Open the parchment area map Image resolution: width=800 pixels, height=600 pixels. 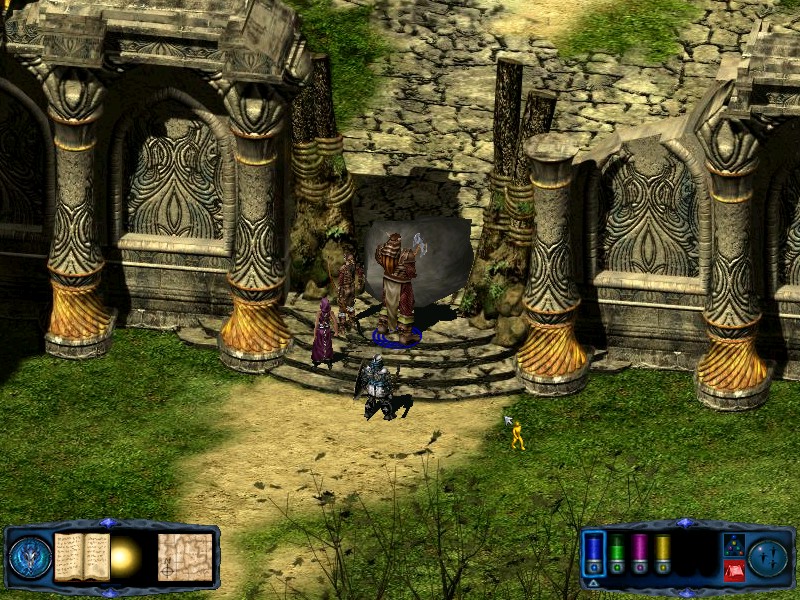pyautogui.click(x=185, y=556)
